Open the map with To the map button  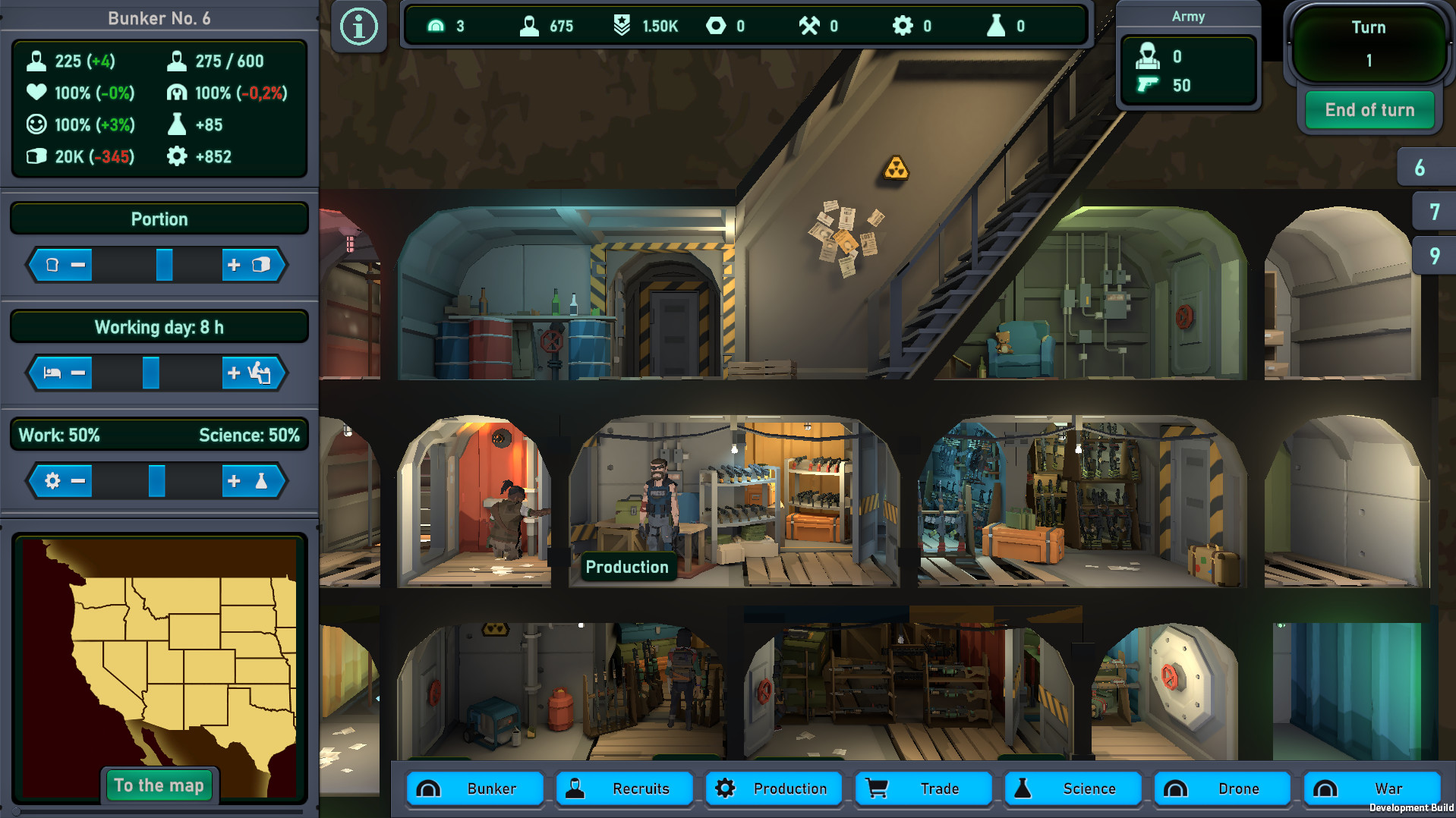(x=159, y=785)
